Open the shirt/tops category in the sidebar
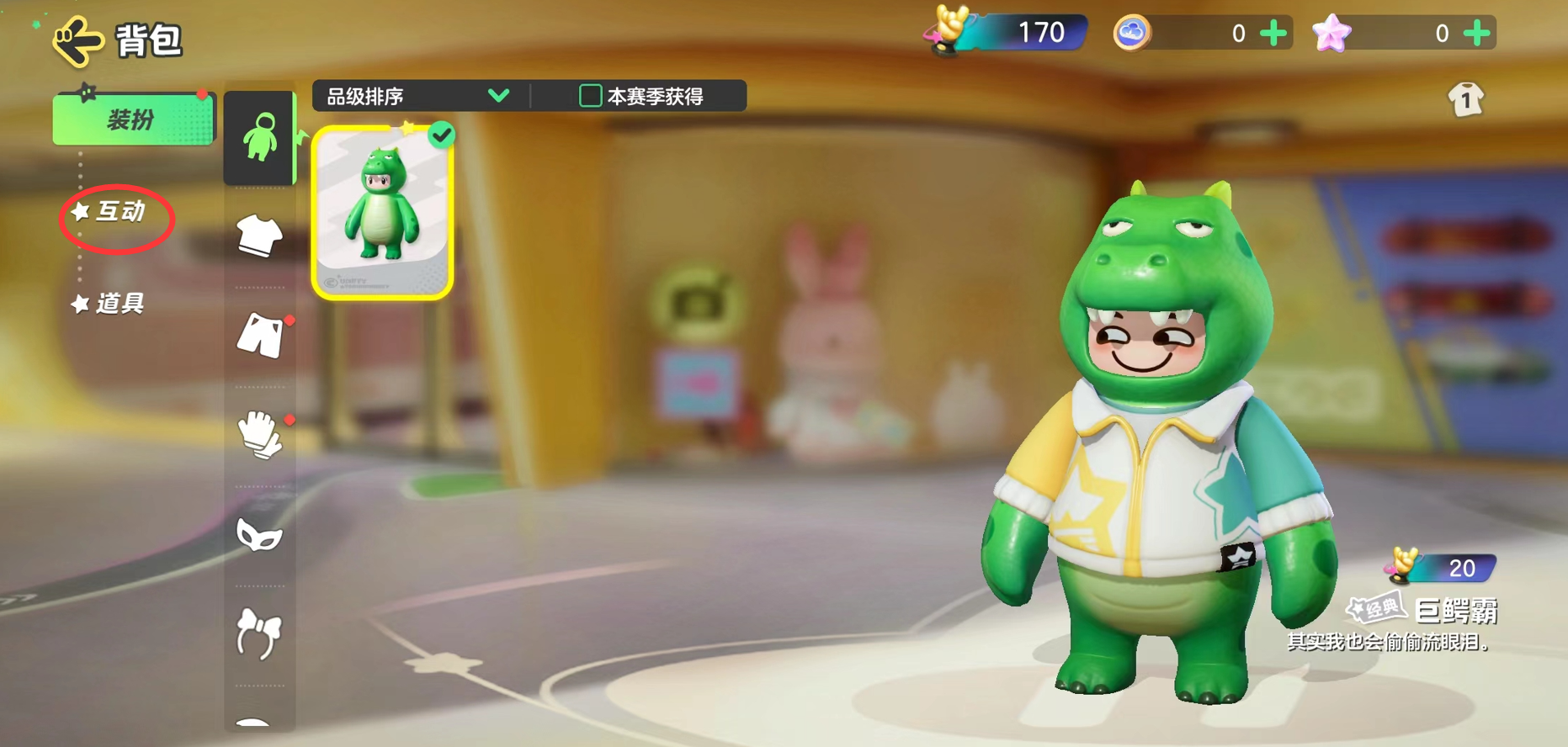1568x747 pixels. pyautogui.click(x=259, y=237)
